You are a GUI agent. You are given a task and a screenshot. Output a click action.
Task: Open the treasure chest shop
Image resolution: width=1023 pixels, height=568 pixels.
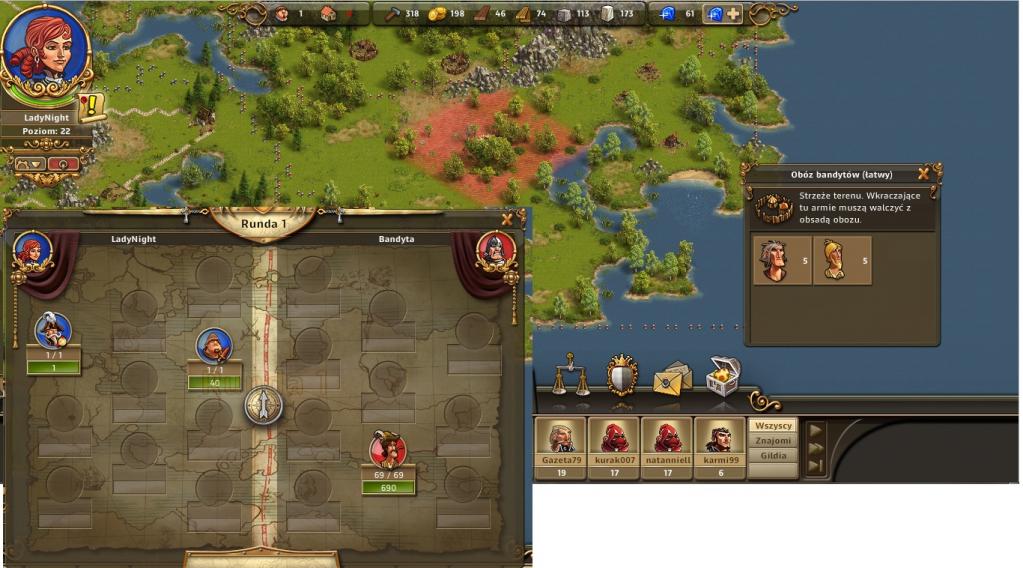click(x=722, y=375)
